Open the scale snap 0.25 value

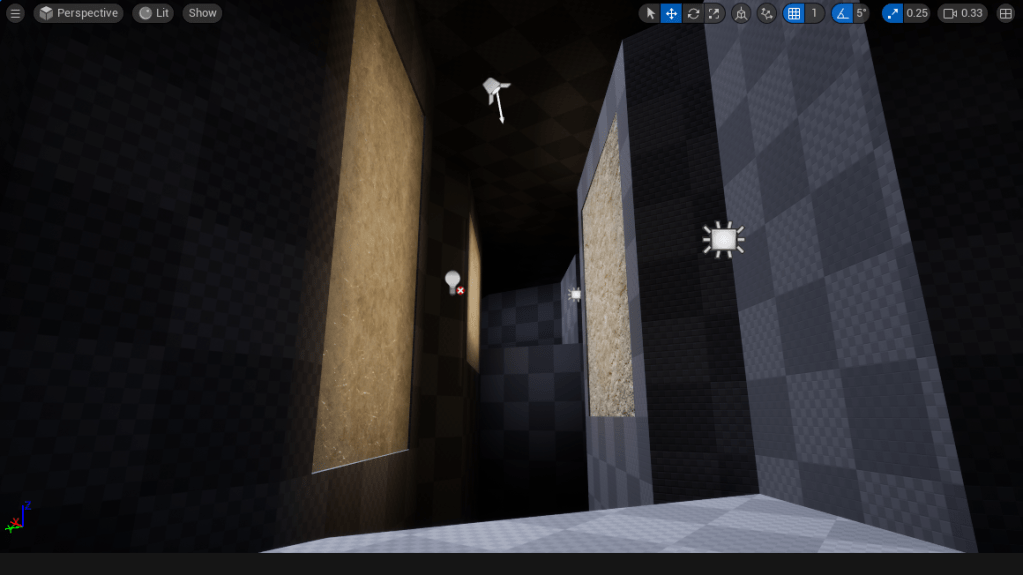[x=917, y=13]
